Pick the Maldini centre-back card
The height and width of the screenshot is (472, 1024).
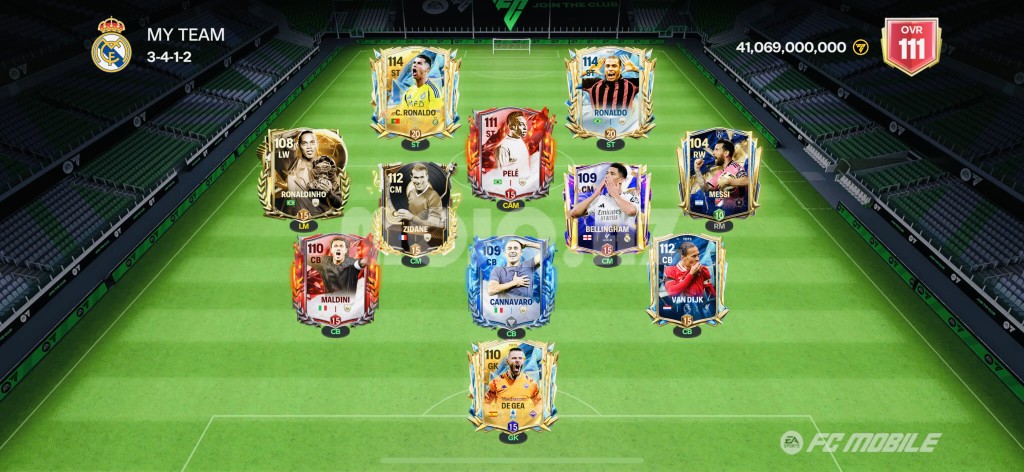(x=332, y=278)
